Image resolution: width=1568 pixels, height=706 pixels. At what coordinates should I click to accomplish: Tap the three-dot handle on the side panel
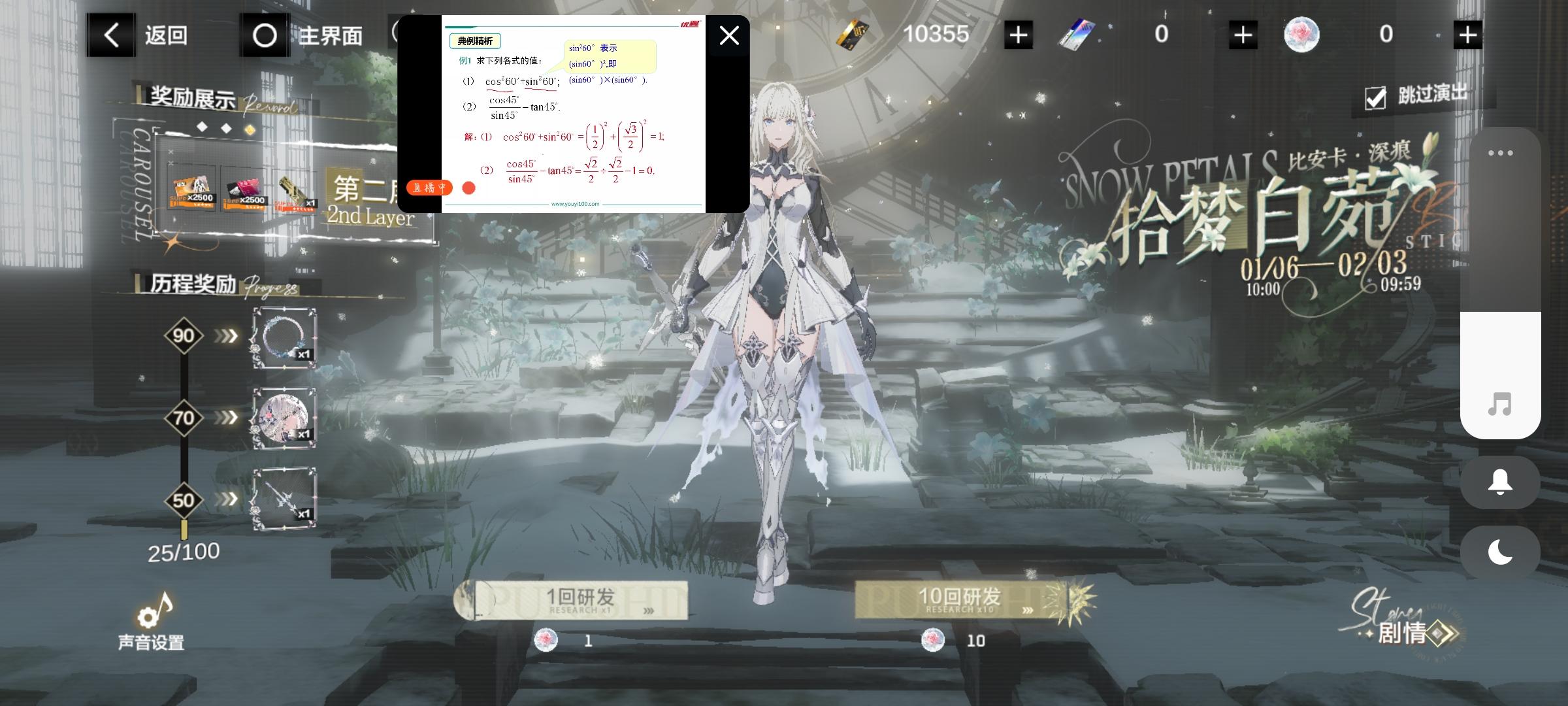[1501, 152]
